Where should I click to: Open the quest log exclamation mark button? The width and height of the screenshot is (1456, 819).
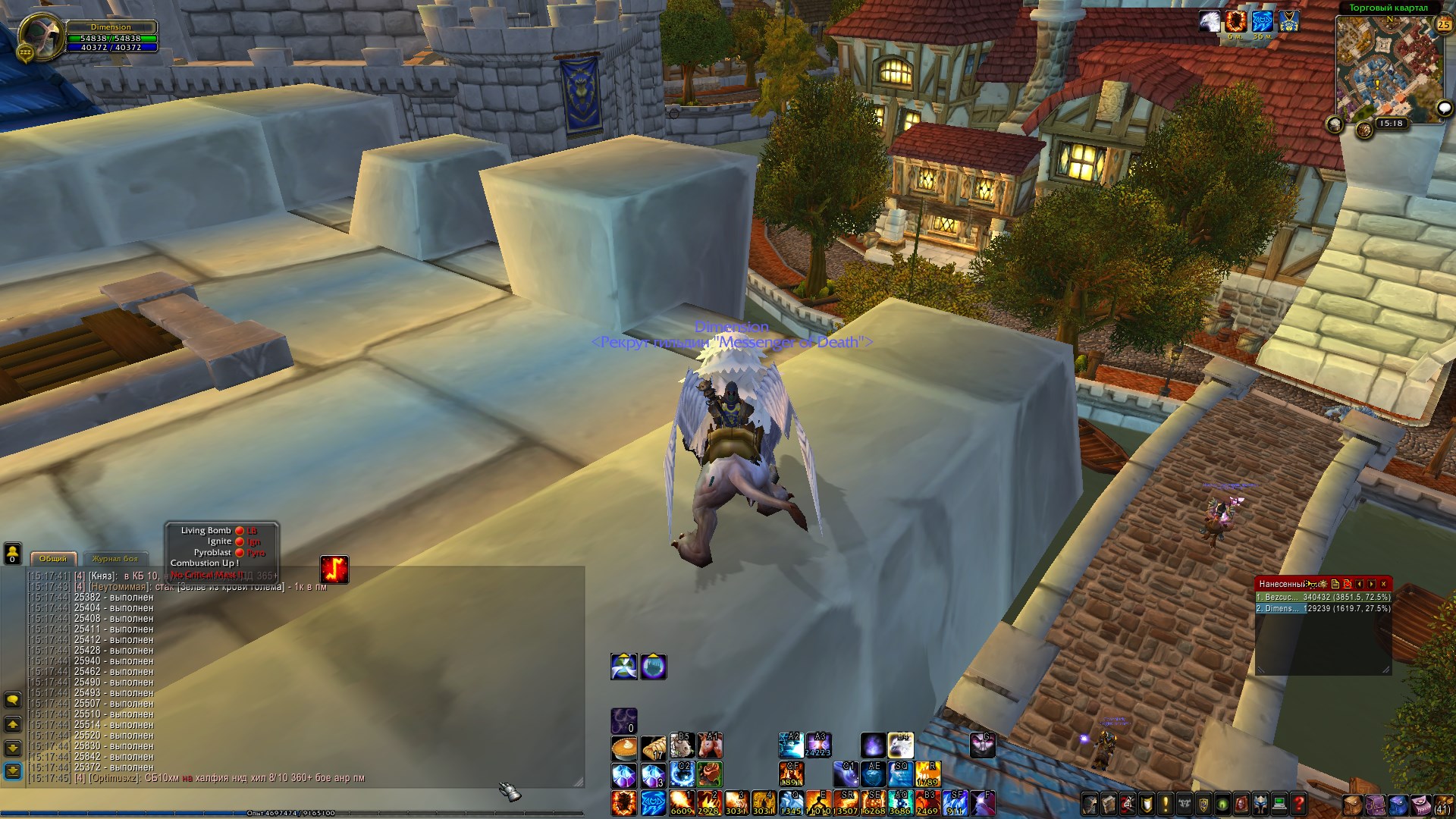(x=1165, y=803)
